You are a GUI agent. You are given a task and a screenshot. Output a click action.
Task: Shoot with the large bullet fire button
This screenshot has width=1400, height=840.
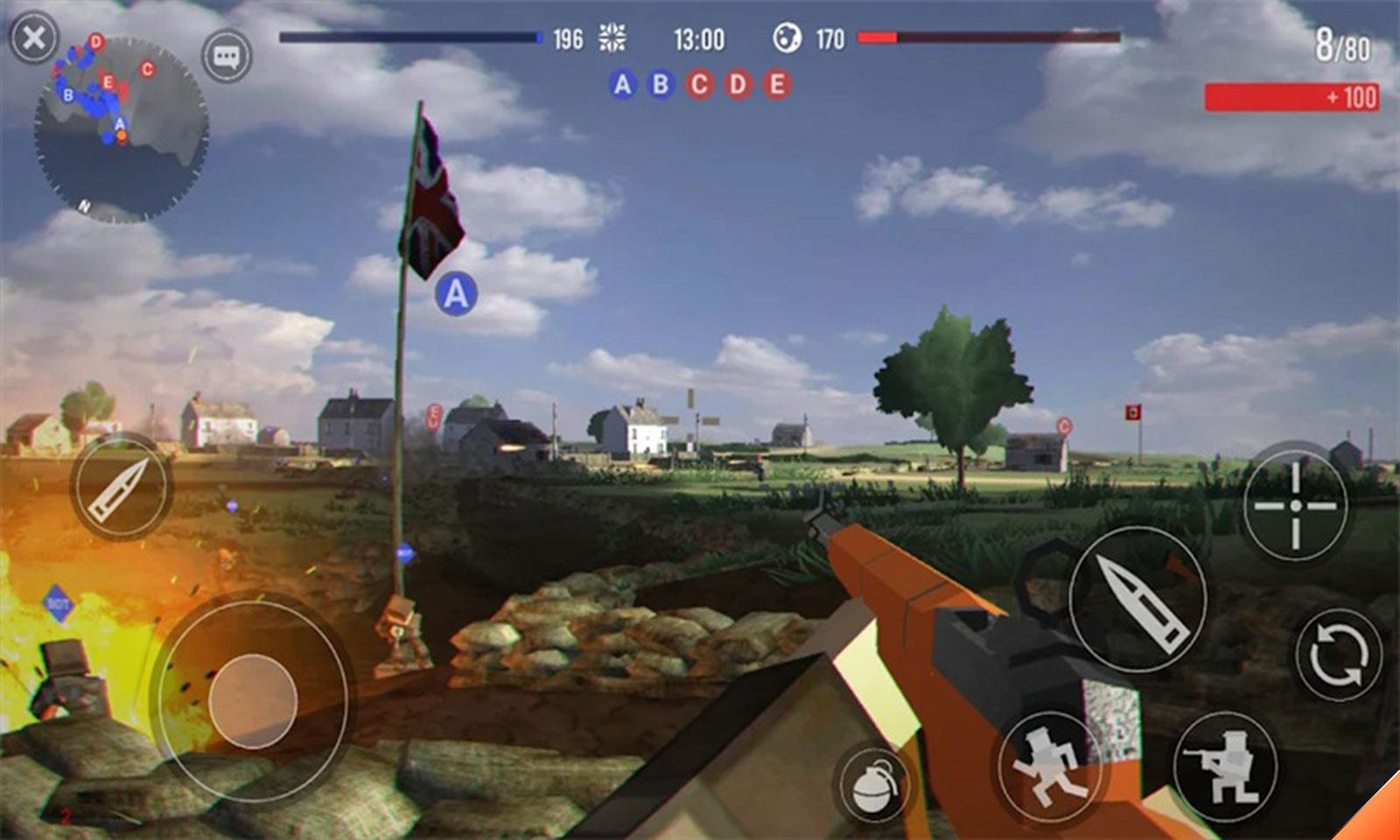coord(1137,599)
